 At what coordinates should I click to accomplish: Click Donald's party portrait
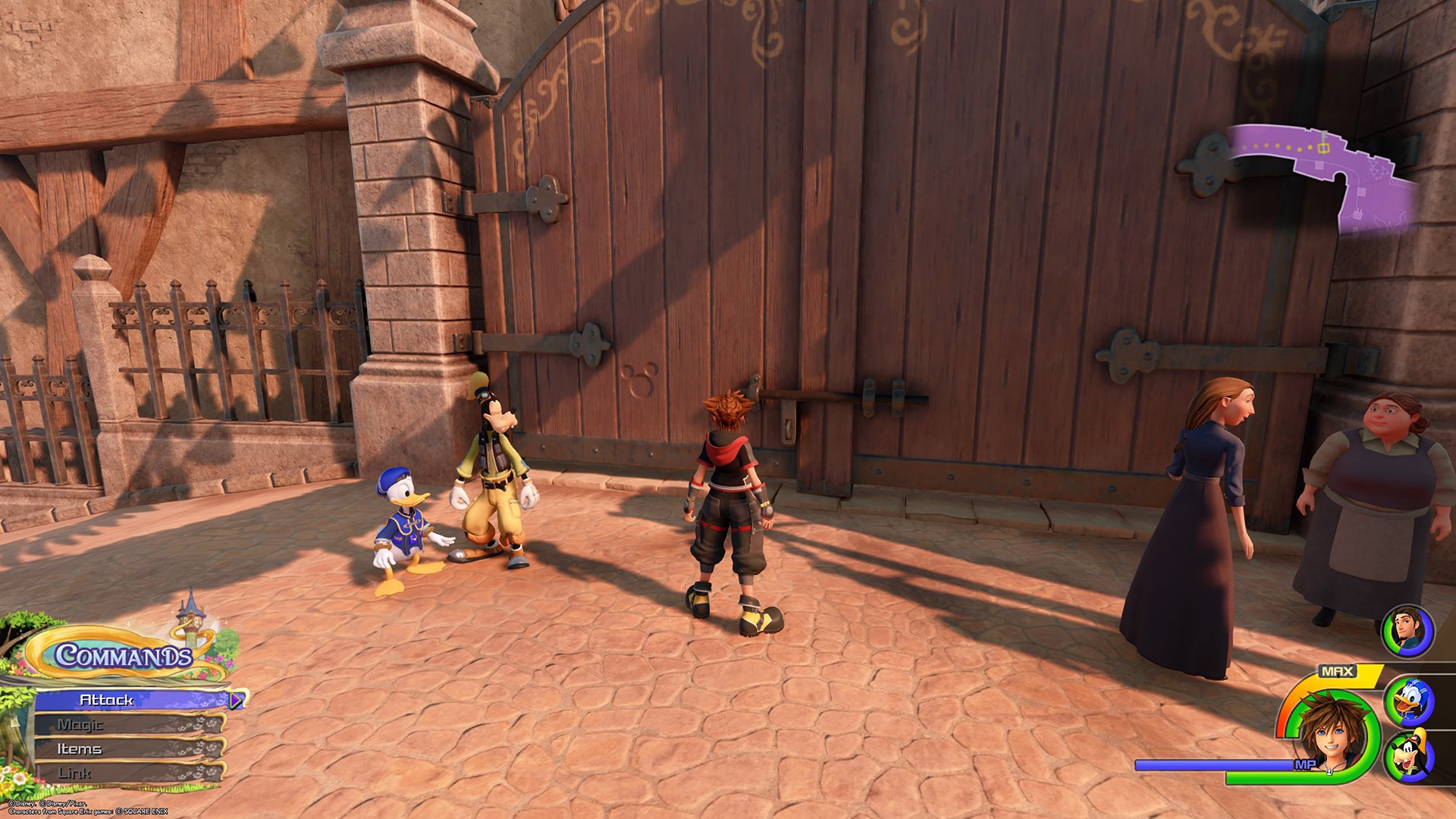tap(1408, 701)
